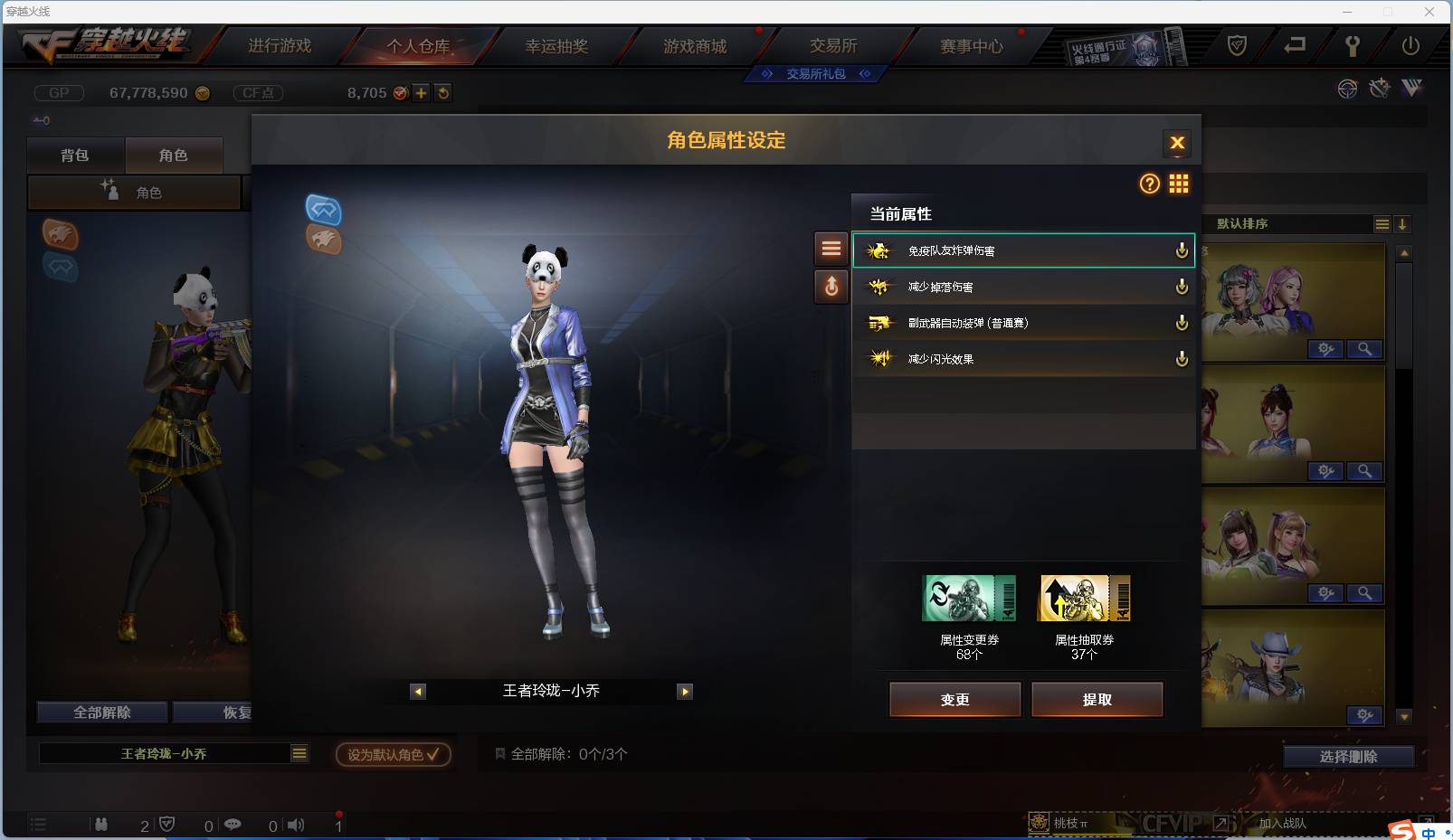Click the right arrow beside 王者玲珑-小乔
The width and height of the screenshot is (1453, 840).
pyautogui.click(x=685, y=691)
